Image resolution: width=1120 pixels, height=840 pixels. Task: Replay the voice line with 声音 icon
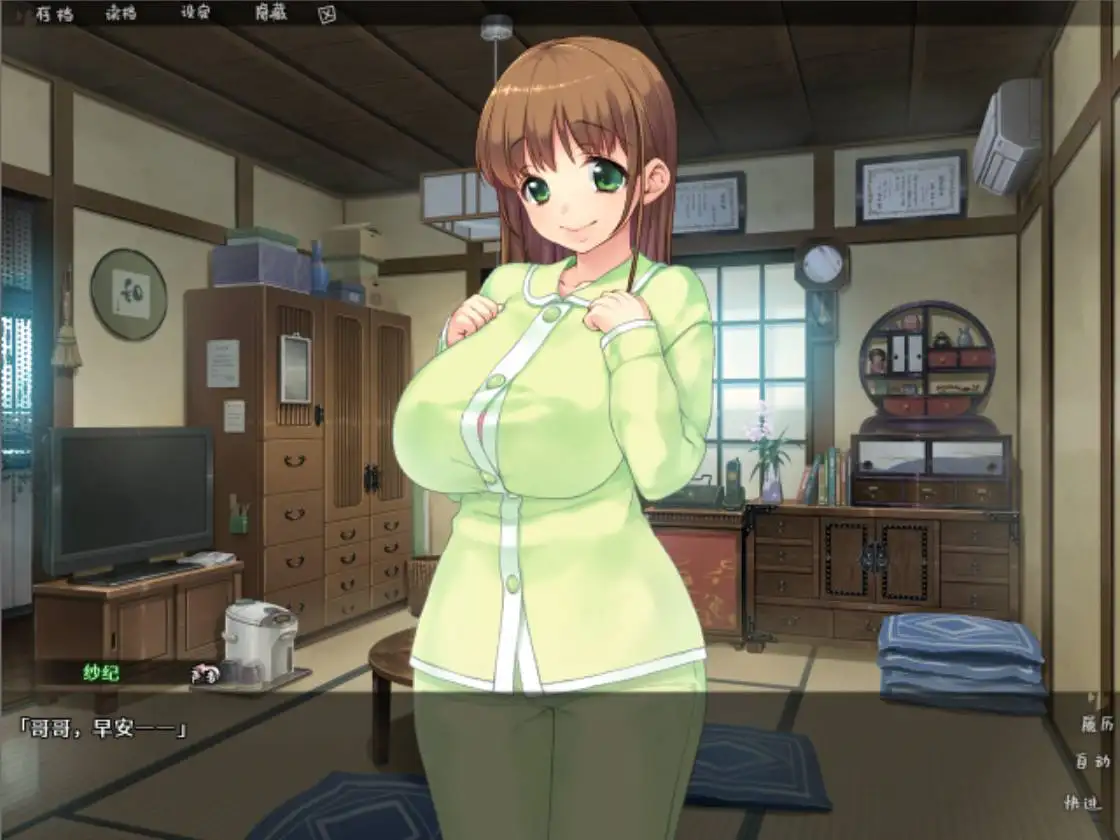(206, 674)
